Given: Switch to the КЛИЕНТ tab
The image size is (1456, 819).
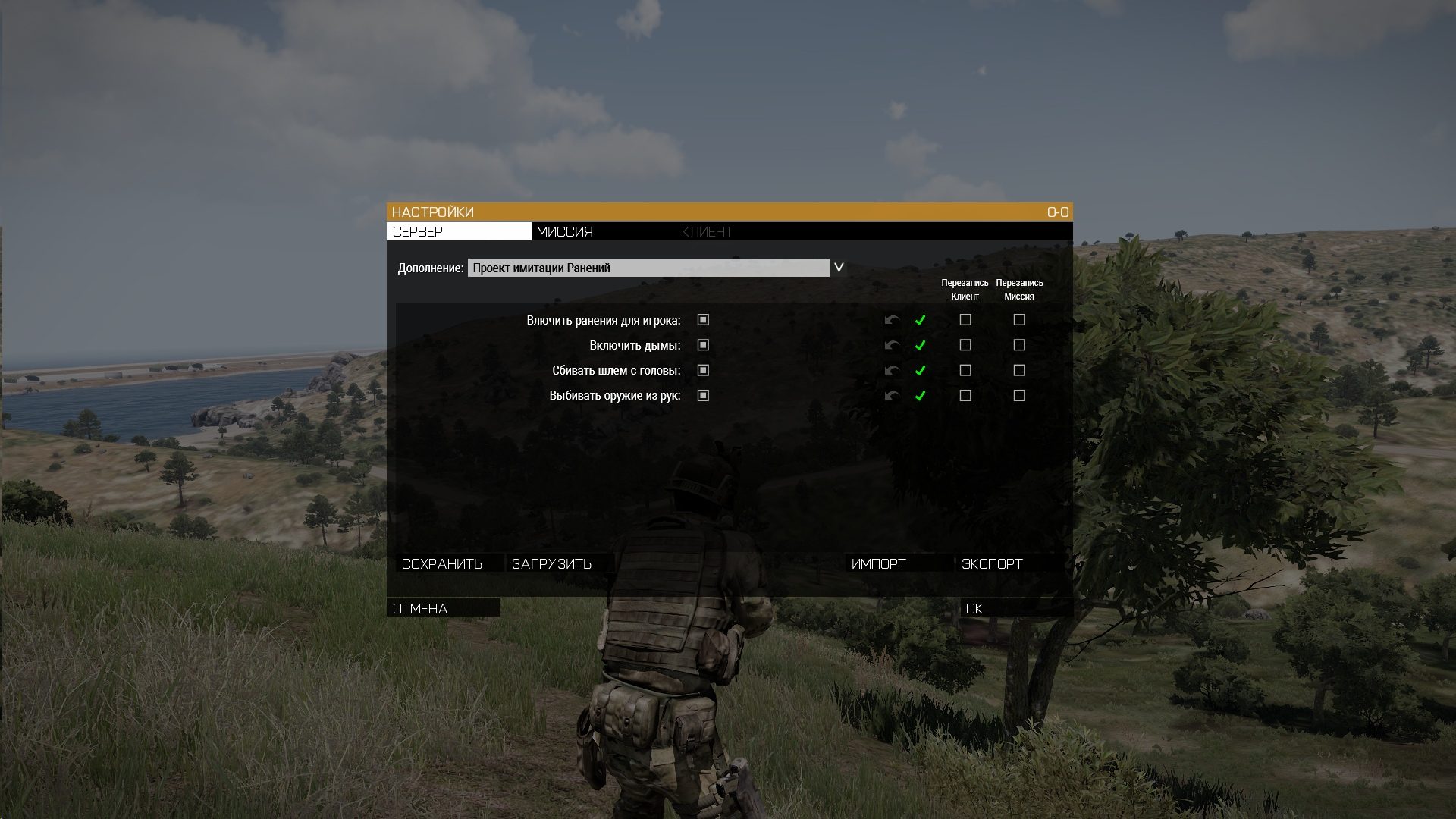Looking at the screenshot, I should (x=707, y=231).
